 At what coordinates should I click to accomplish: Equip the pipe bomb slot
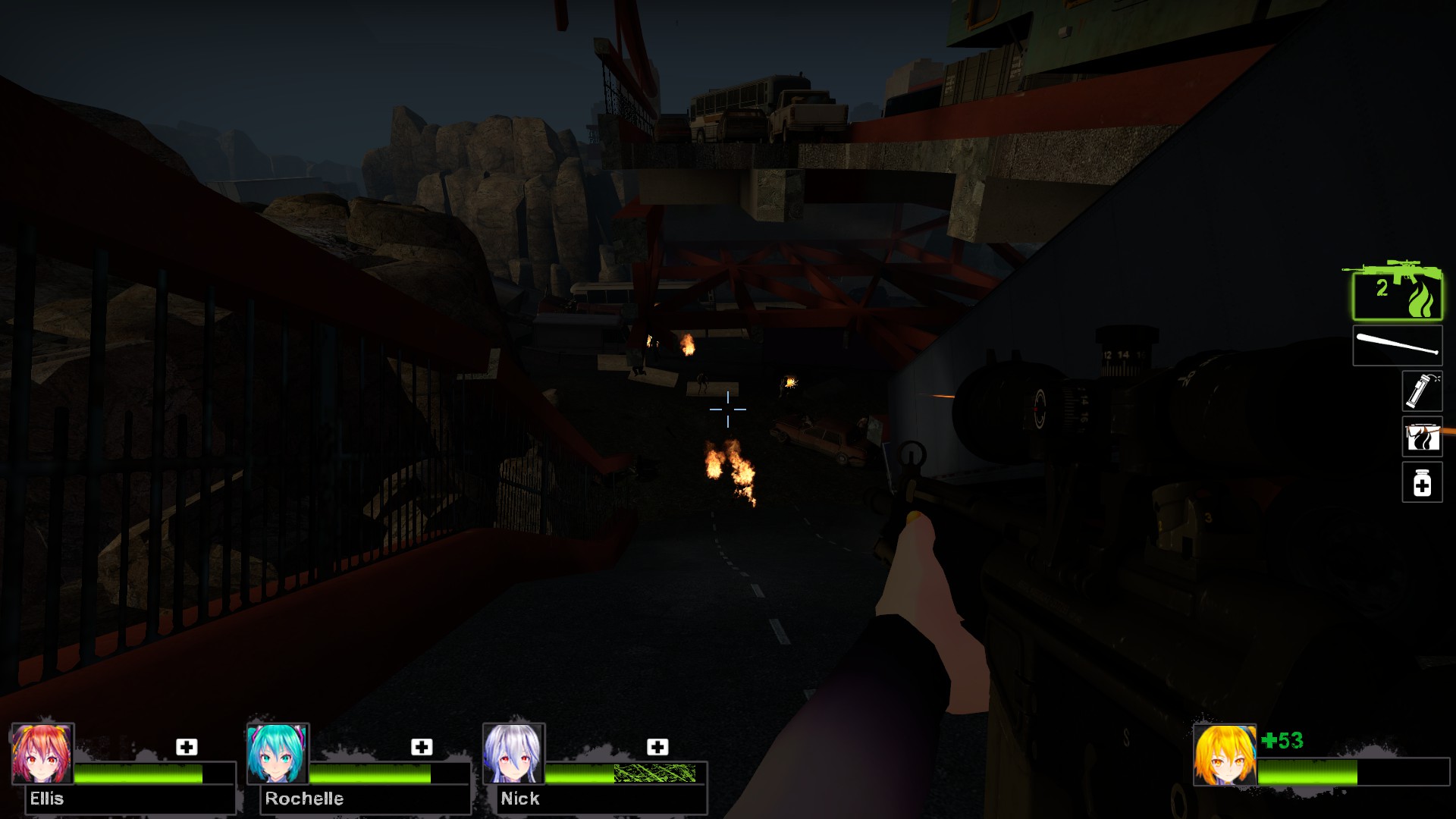[x=1421, y=391]
